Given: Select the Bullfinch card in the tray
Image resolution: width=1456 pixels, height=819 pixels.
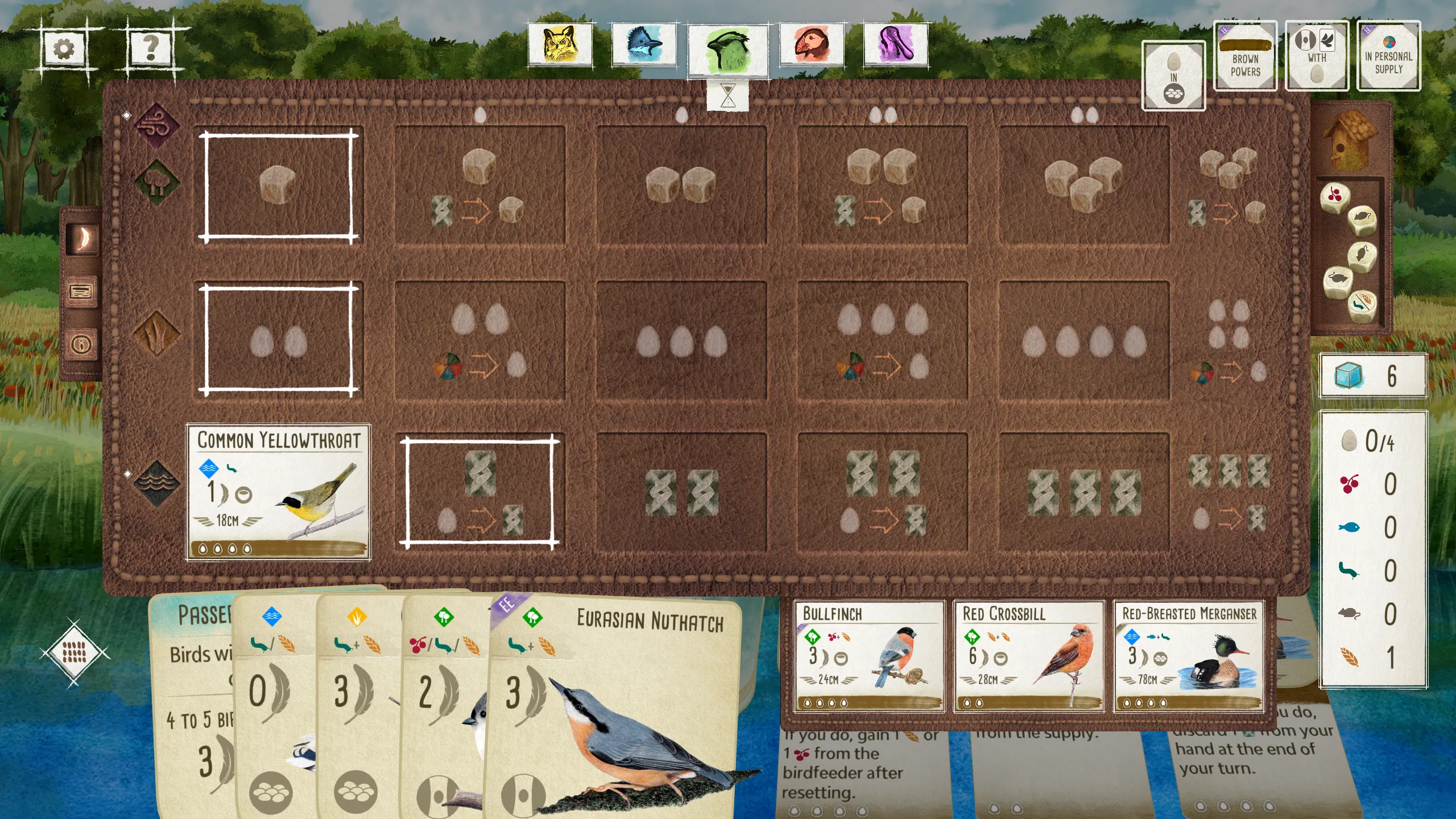Looking at the screenshot, I should tap(870, 657).
